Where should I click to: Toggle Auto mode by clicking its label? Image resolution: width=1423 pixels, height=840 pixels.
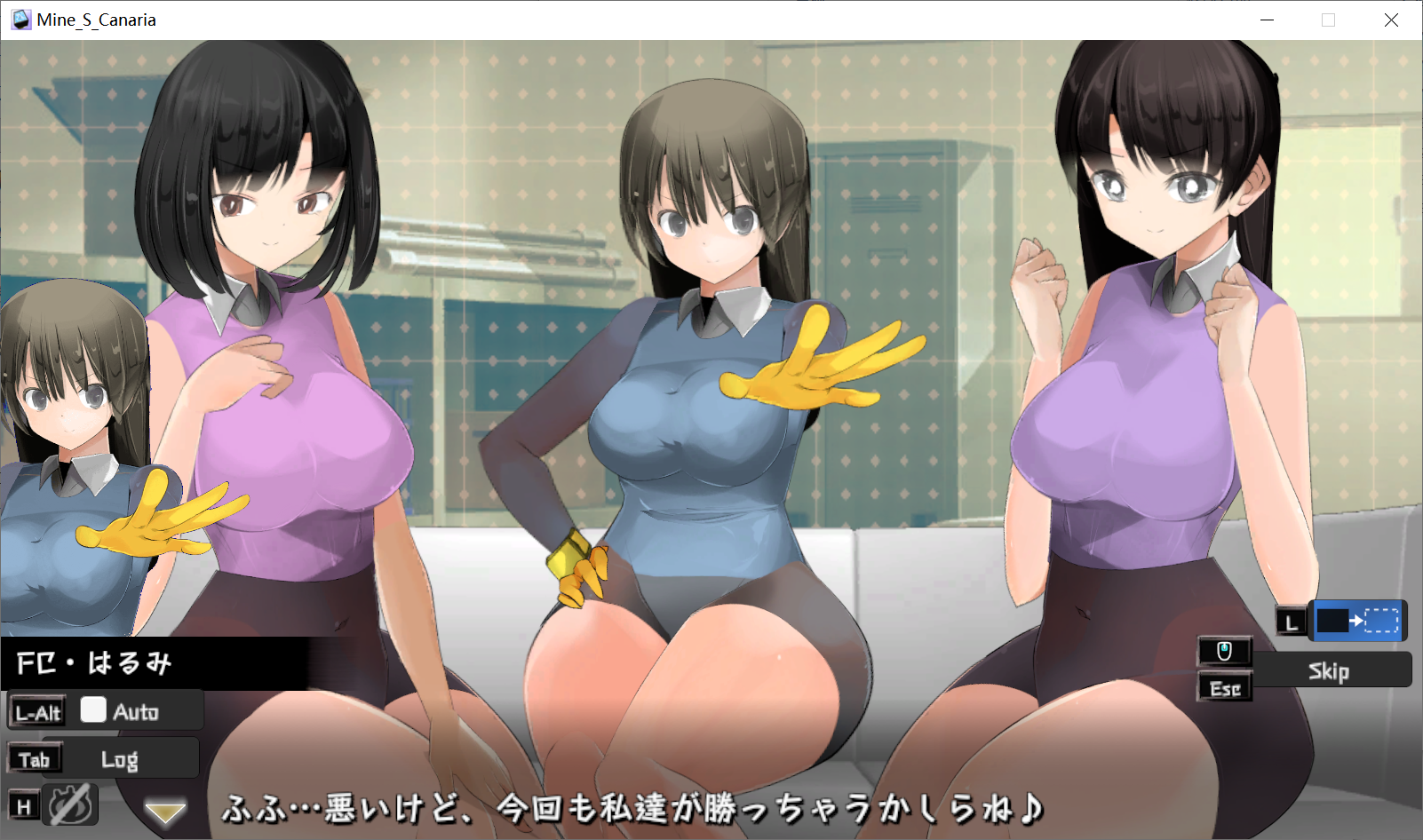135,710
